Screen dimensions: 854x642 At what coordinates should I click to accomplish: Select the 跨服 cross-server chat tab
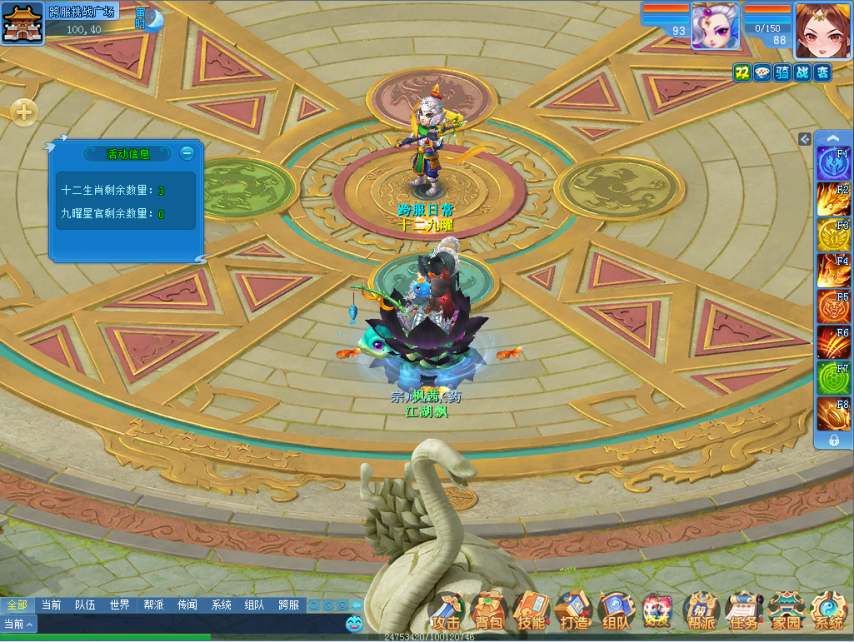click(x=288, y=605)
